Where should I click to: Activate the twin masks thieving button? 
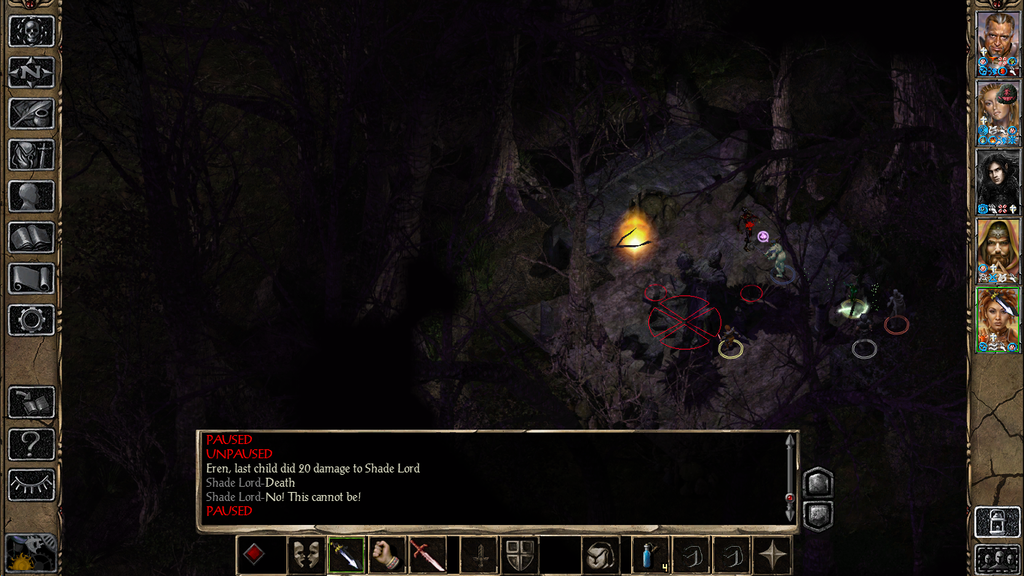click(x=305, y=555)
